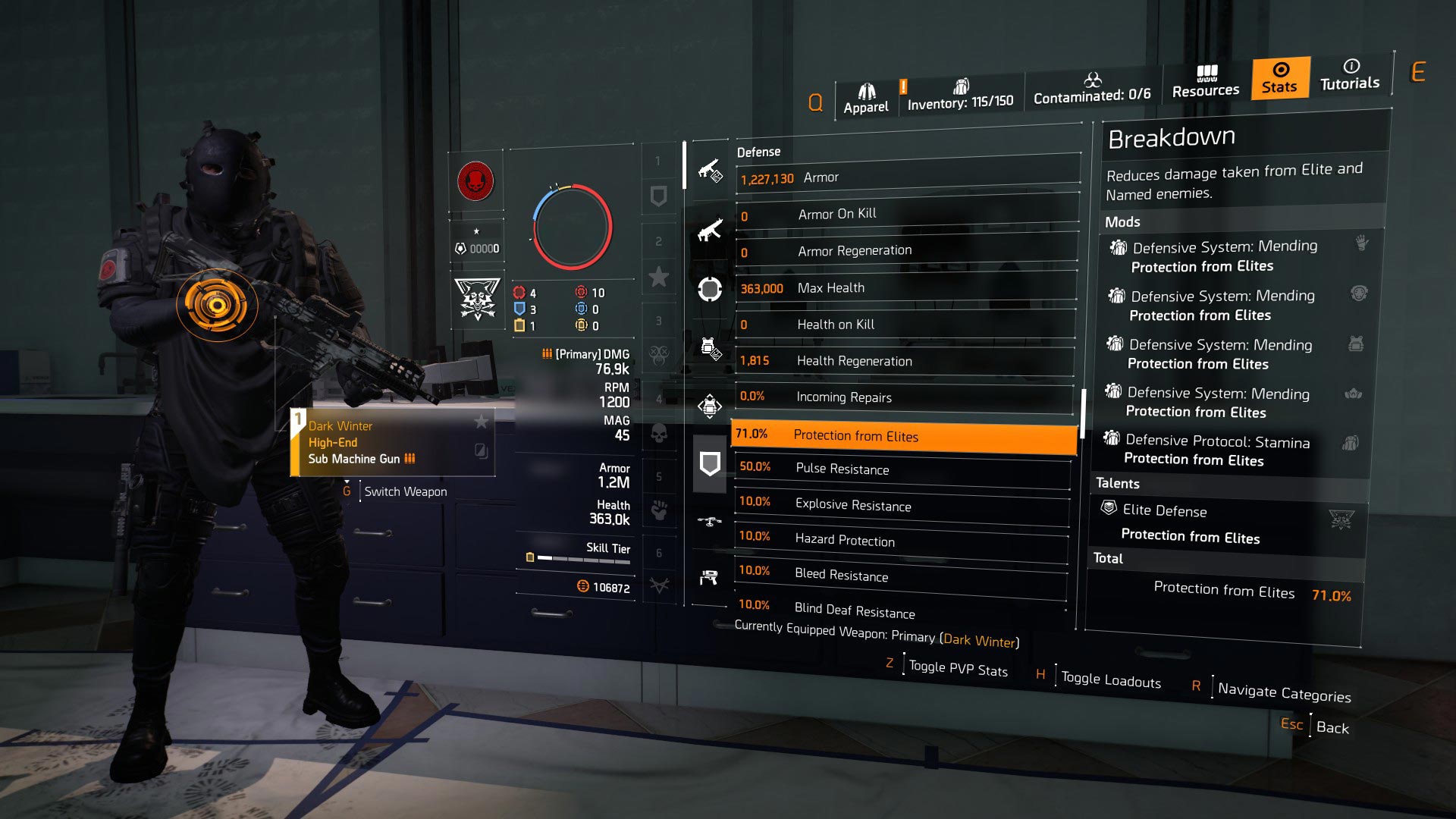Image resolution: width=1456 pixels, height=819 pixels.
Task: Select the Protection from Elites row
Action: 902,435
